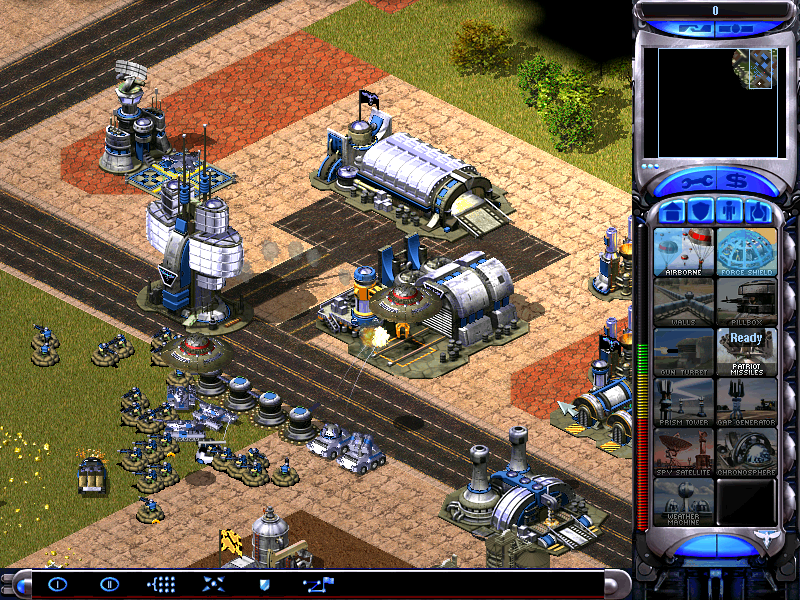The height and width of the screenshot is (600, 800).
Task: Activate the Force Shield power
Action: (x=746, y=252)
